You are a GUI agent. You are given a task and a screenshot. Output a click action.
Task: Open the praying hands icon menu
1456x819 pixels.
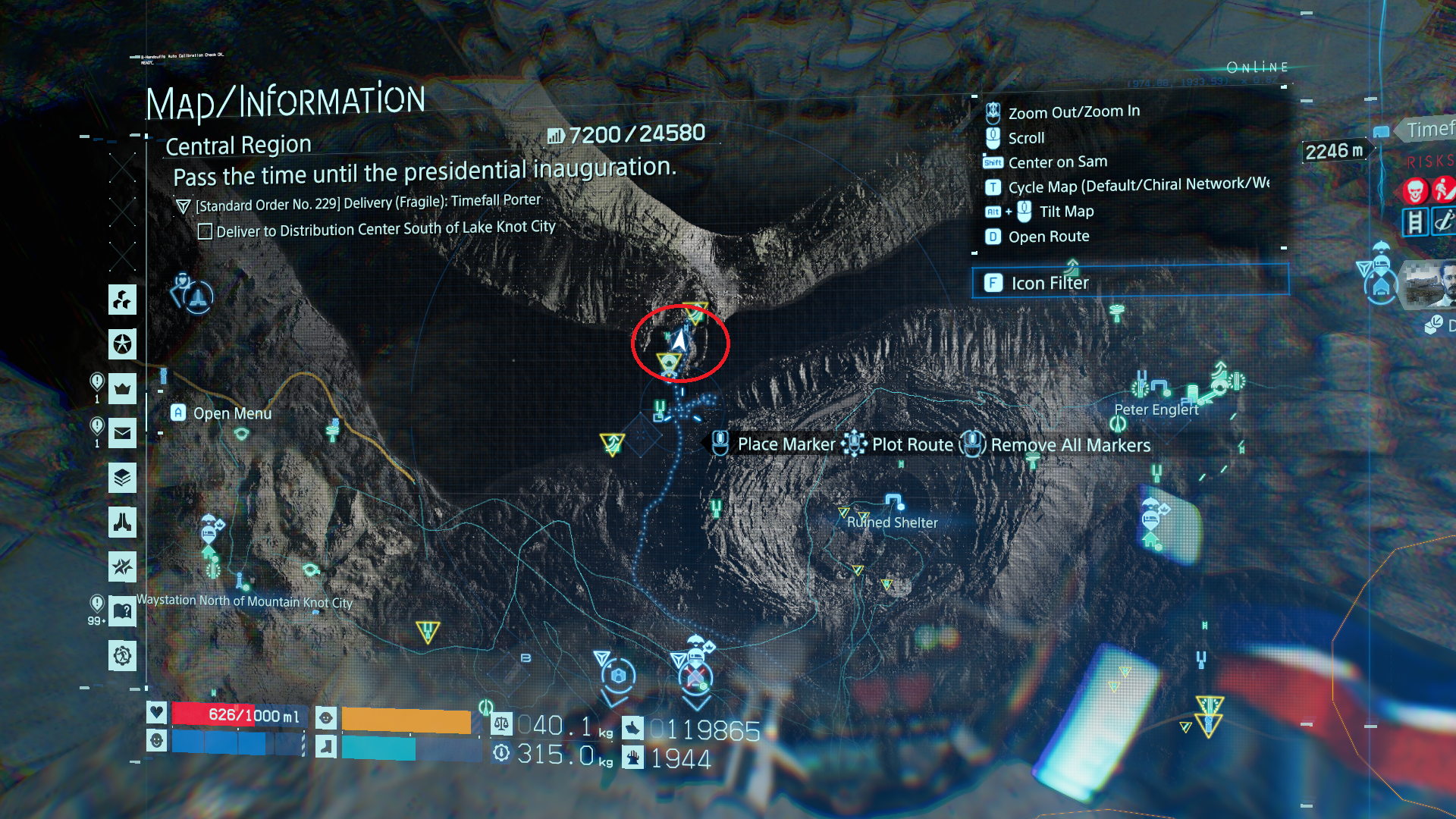click(x=122, y=522)
